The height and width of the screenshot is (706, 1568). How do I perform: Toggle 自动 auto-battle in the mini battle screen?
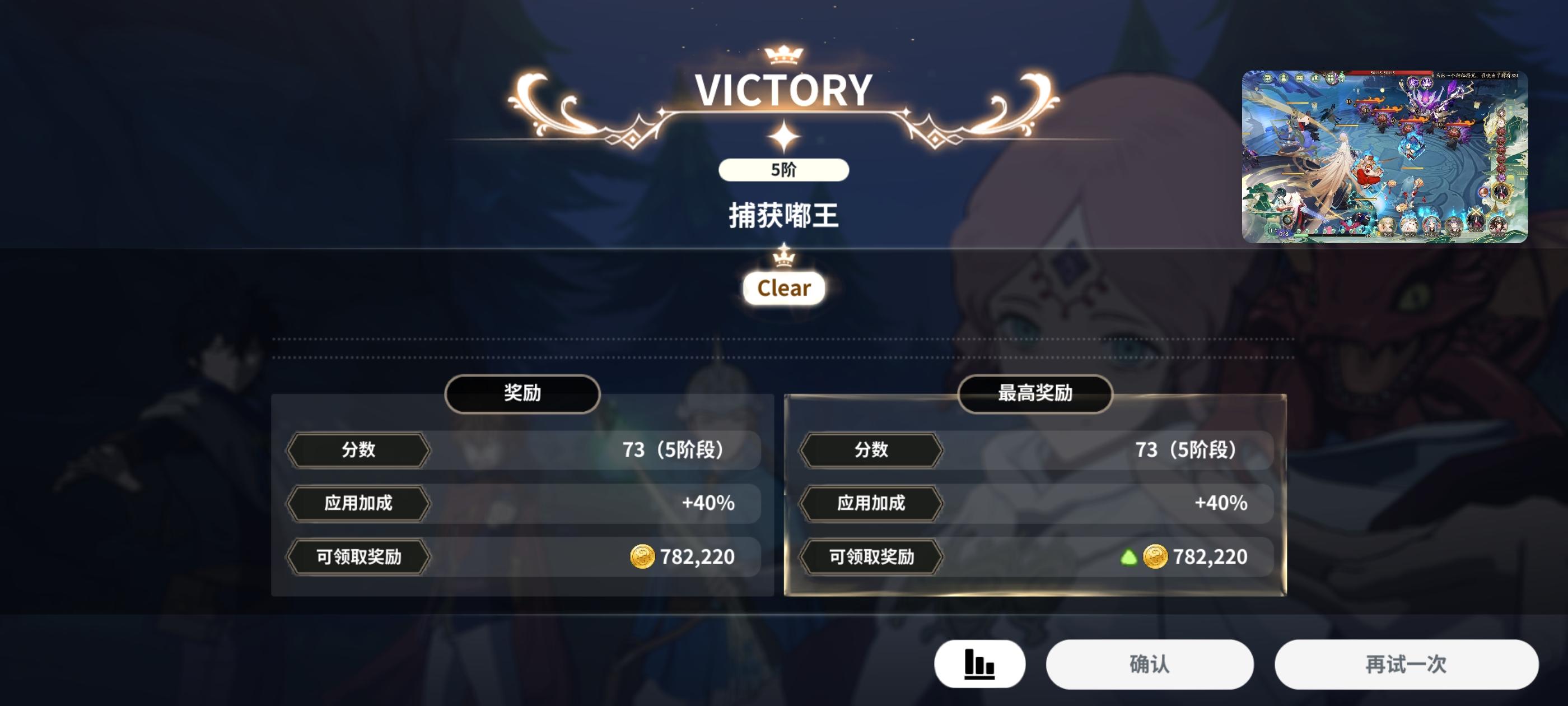1274,230
